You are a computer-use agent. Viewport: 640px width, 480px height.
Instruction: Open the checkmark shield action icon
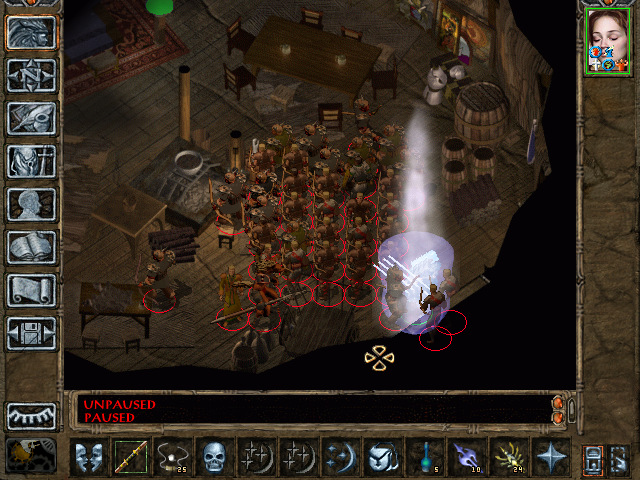pos(382,459)
